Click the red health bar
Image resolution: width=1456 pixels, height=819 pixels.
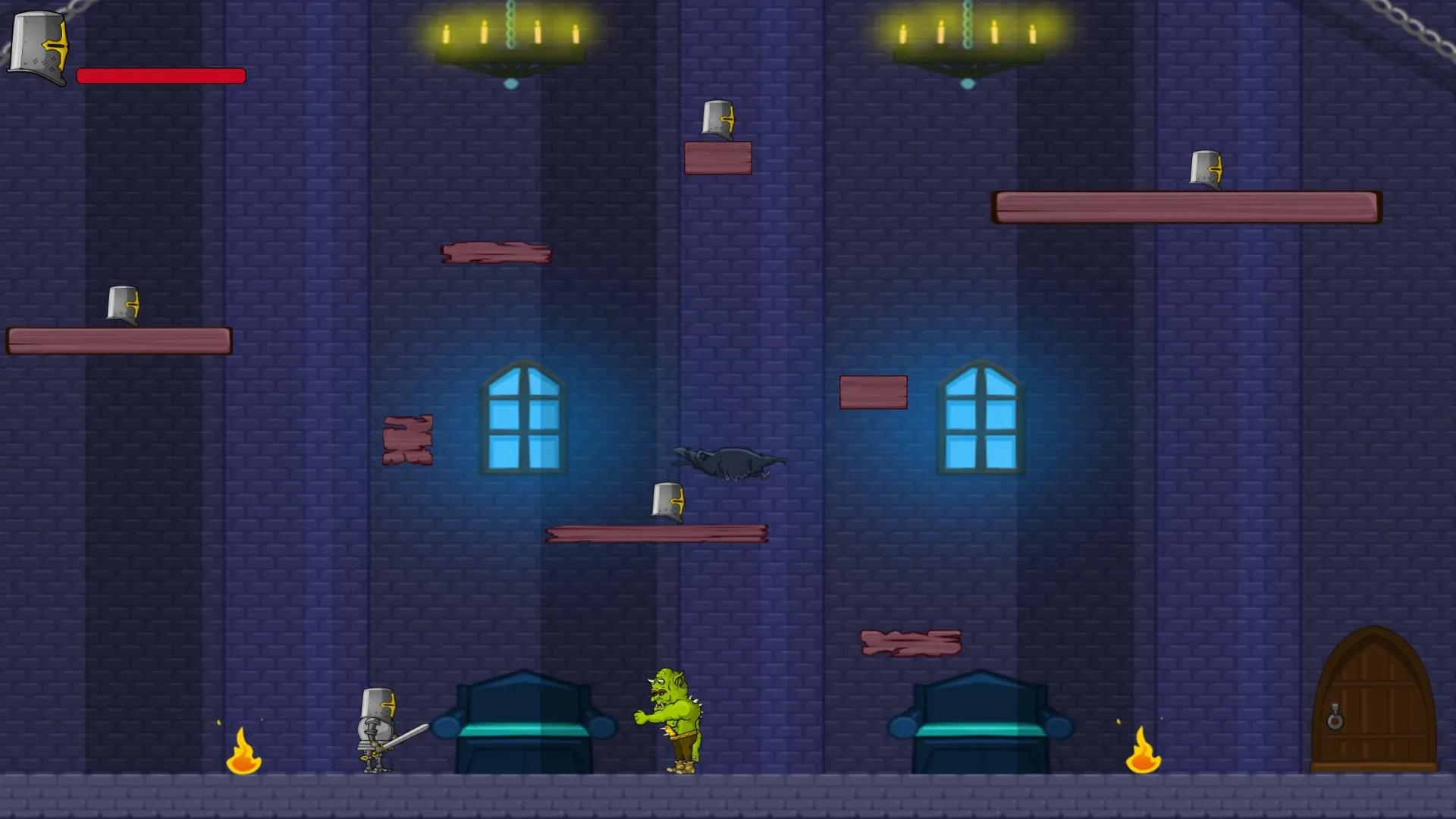(161, 76)
